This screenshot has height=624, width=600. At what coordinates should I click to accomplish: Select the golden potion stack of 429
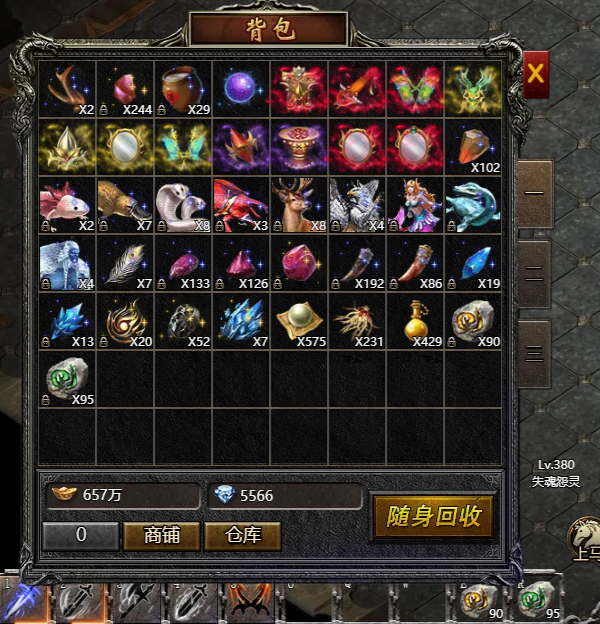[x=415, y=321]
